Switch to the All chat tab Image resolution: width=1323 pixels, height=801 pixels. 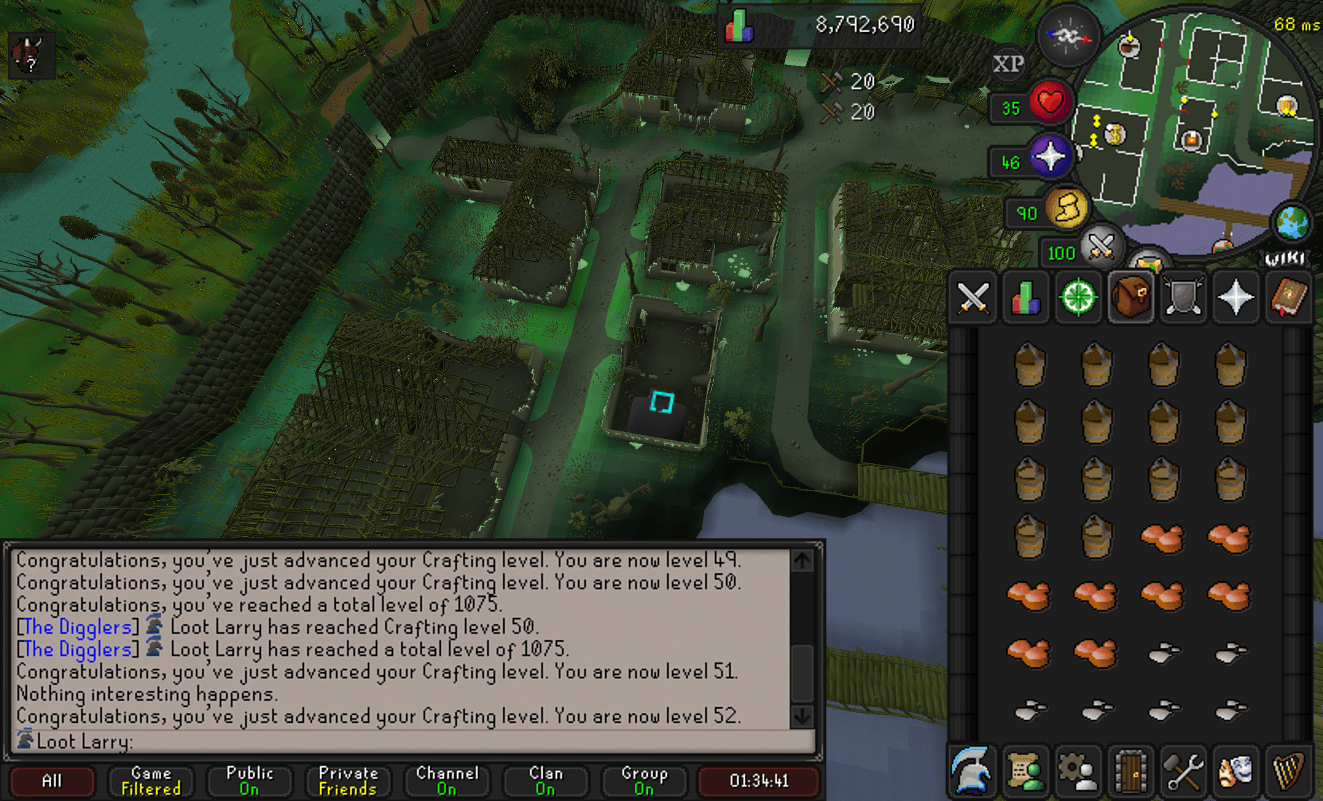[51, 780]
